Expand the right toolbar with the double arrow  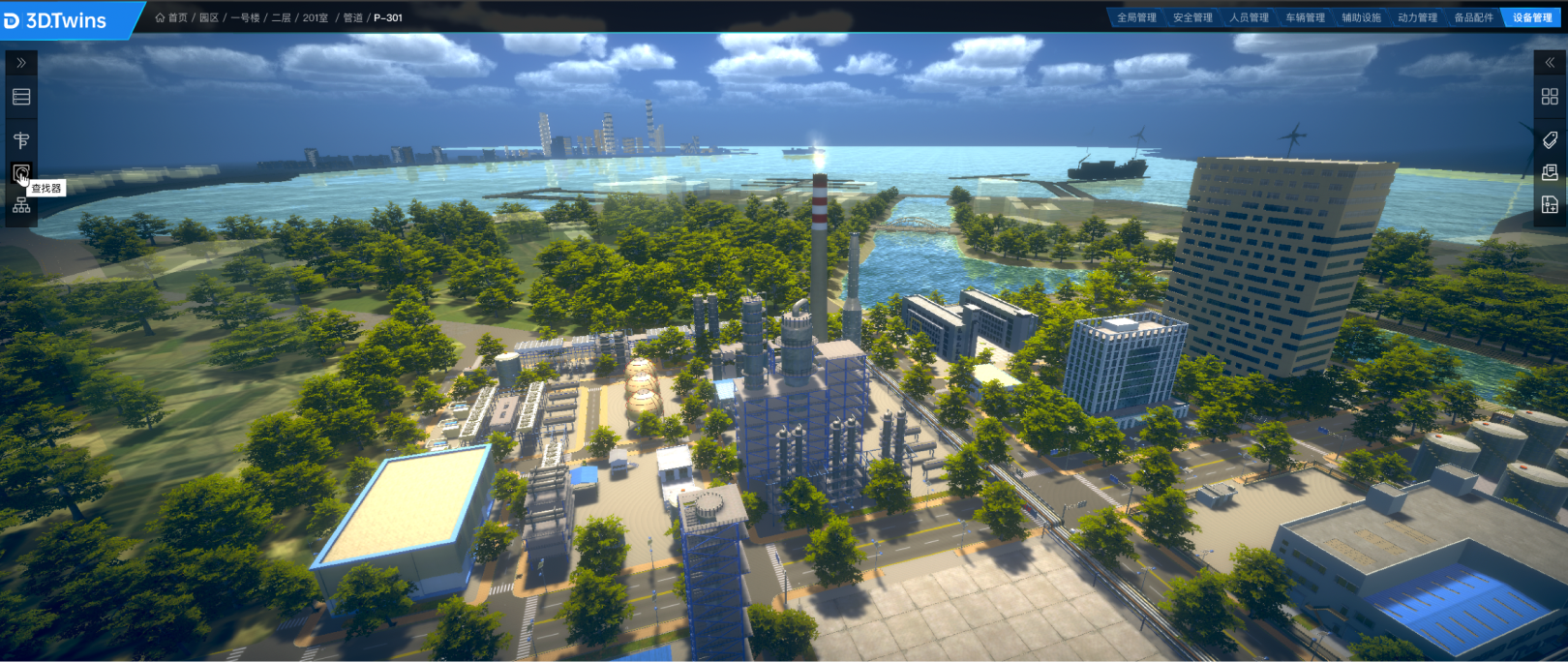pyautogui.click(x=1550, y=63)
